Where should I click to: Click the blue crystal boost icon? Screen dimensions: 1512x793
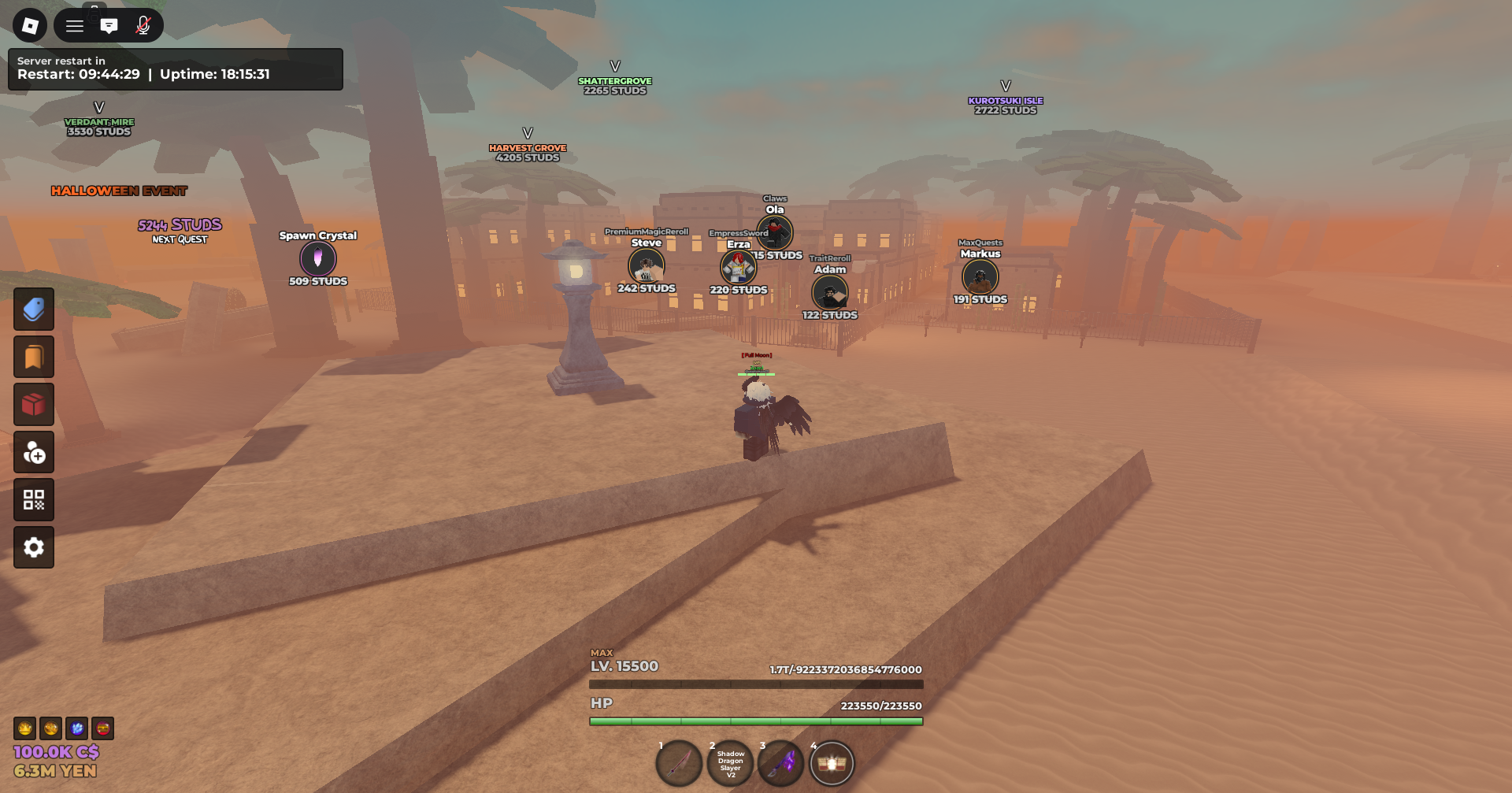click(x=77, y=728)
